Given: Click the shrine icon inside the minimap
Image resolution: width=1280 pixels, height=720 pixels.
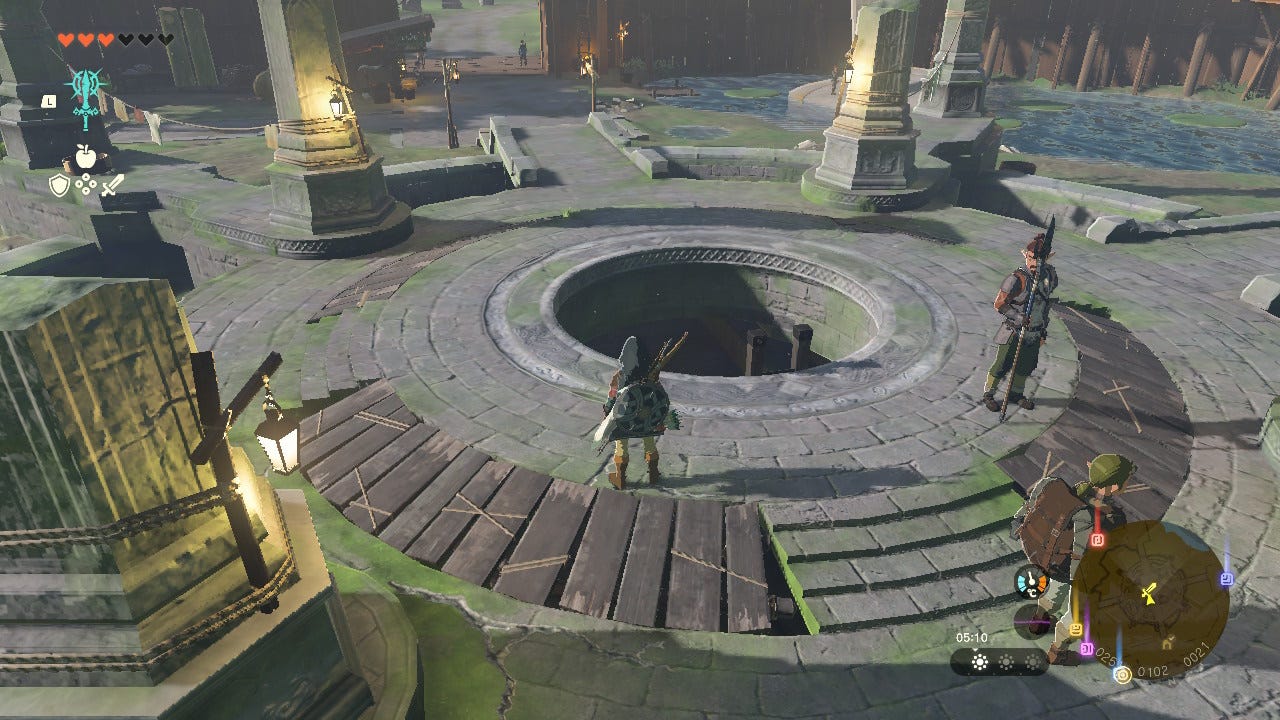Looking at the screenshot, I should click(x=1167, y=640).
